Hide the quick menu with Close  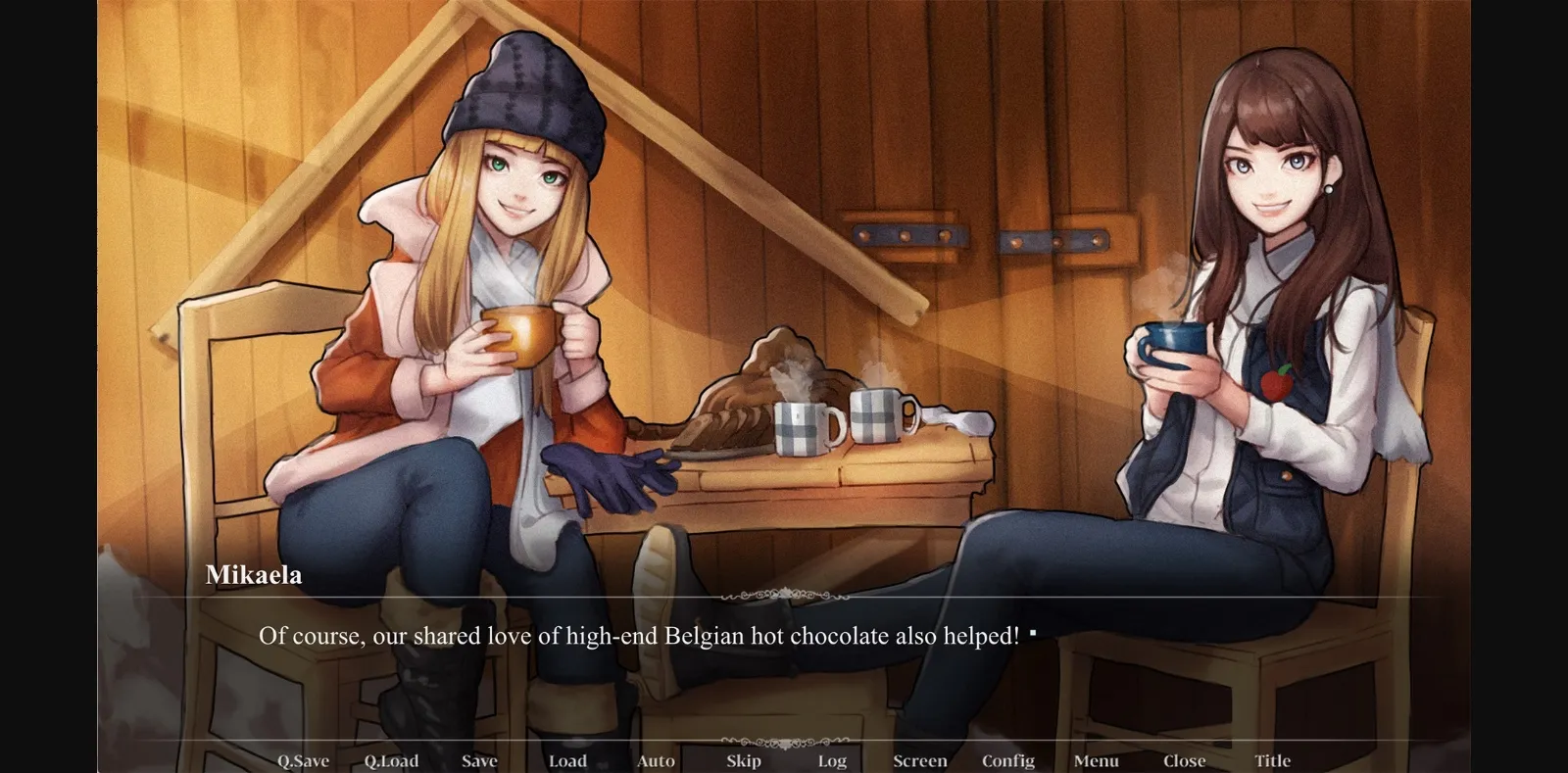1184,760
